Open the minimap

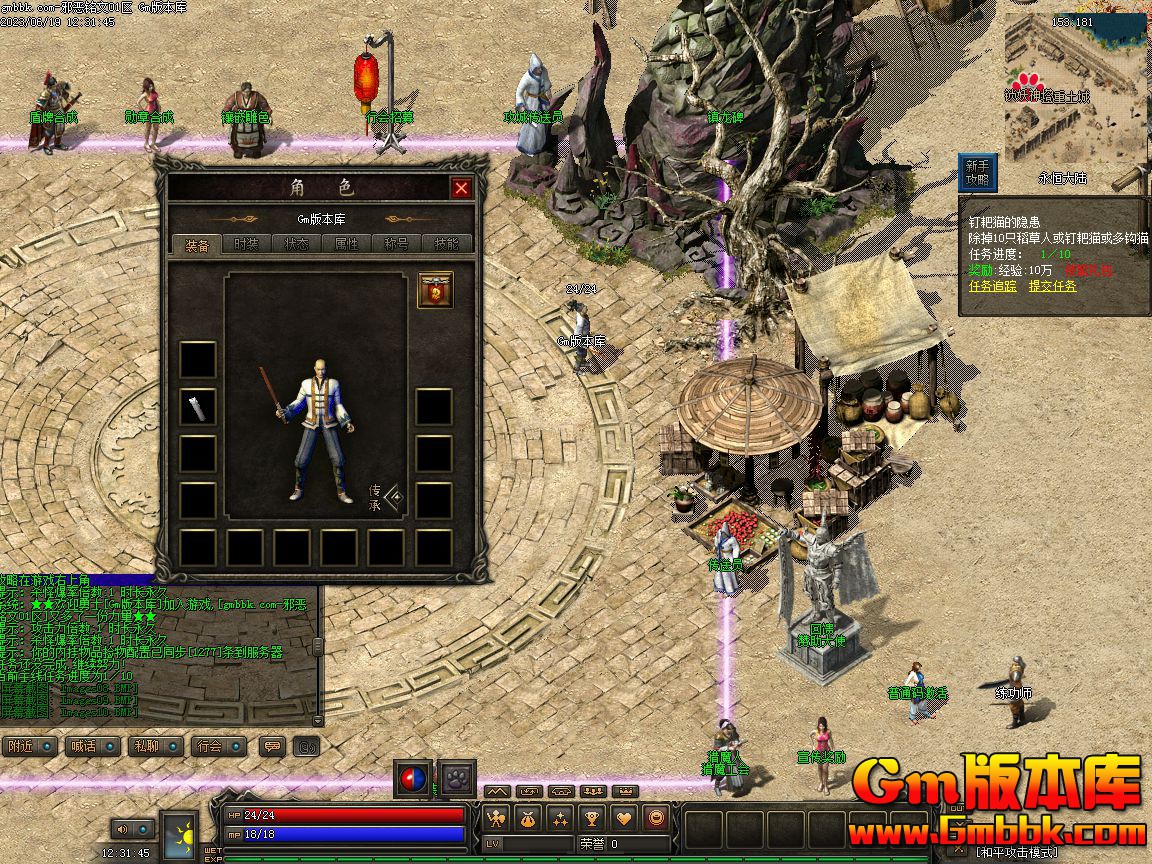[1073, 90]
